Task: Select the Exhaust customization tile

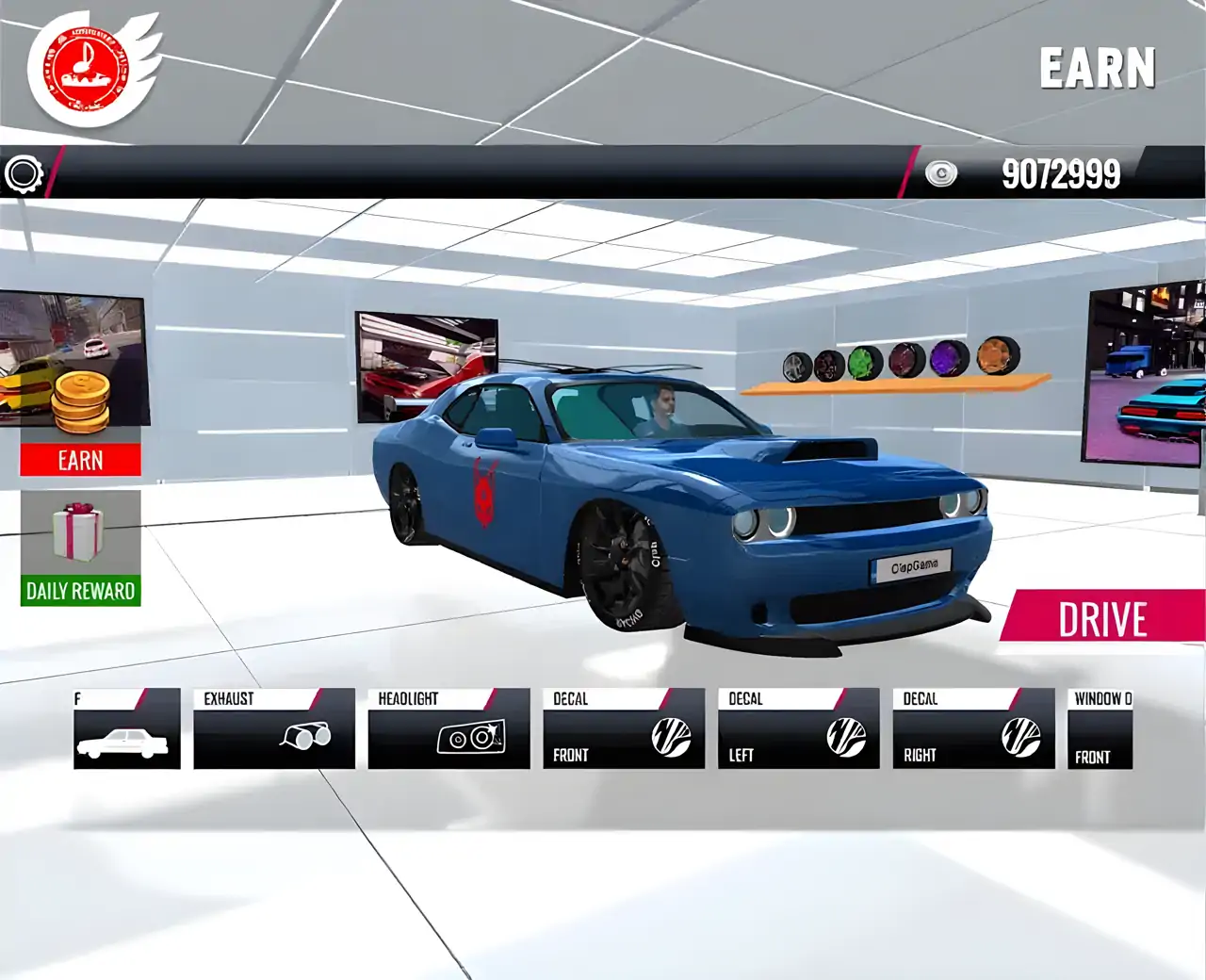Action: coord(273,728)
